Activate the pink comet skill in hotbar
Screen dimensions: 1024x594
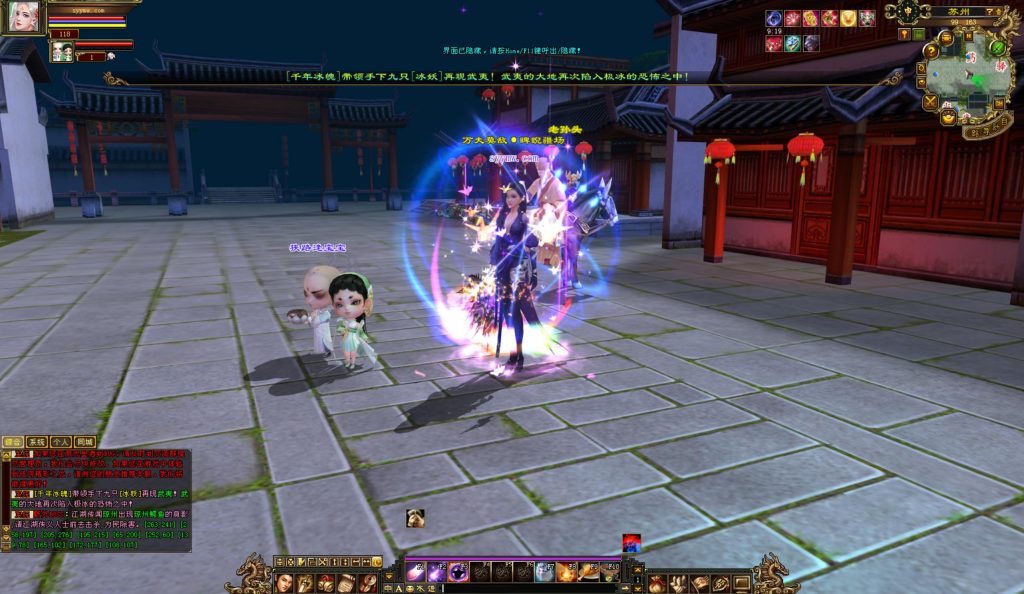tap(416, 573)
